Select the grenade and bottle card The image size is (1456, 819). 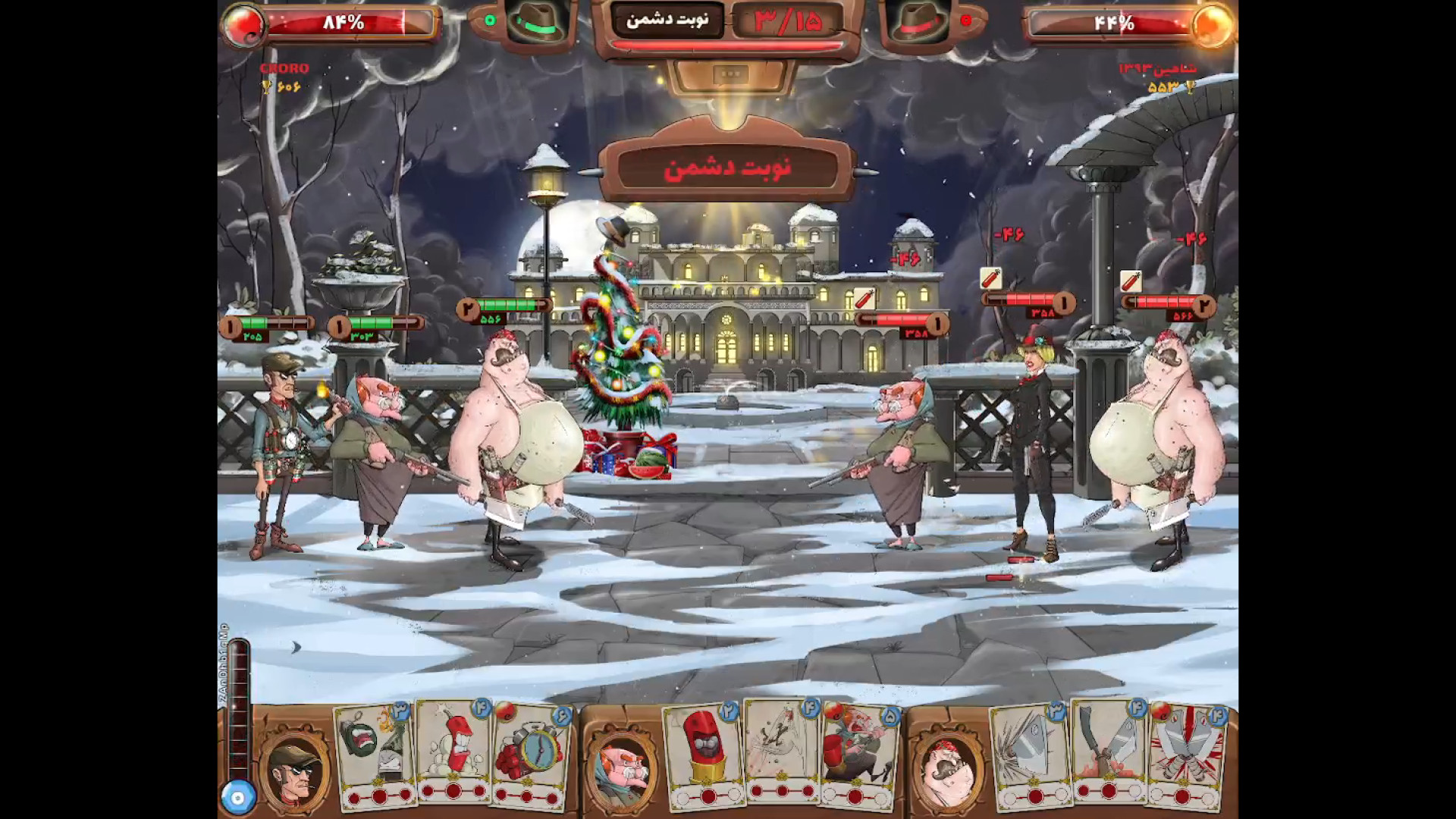pos(376,751)
